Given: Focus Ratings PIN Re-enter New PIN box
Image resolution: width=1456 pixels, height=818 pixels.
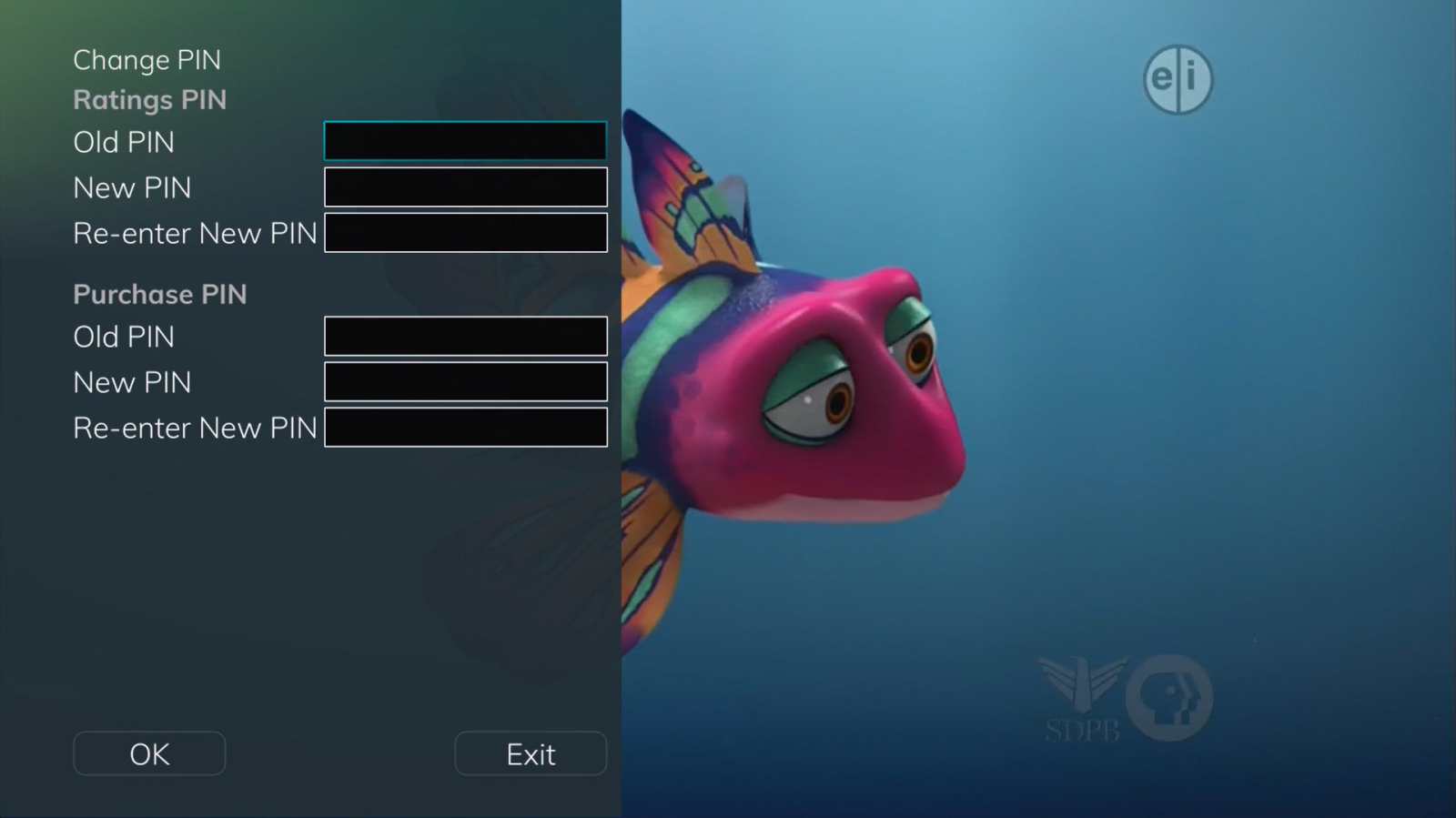Looking at the screenshot, I should click(465, 233).
